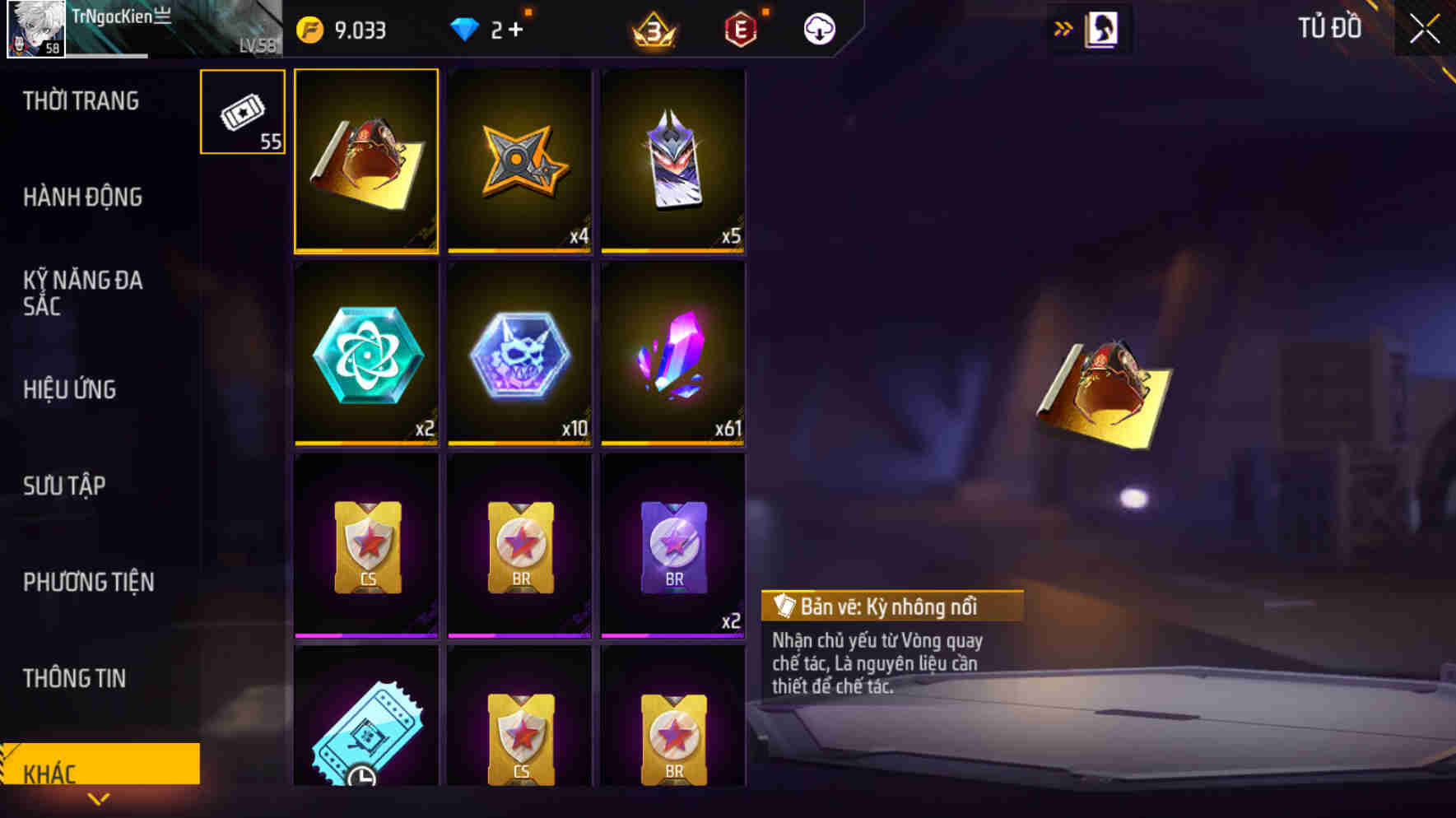The image size is (1456, 818).
Task: Select the cyan atom material x2
Action: pyautogui.click(x=365, y=357)
